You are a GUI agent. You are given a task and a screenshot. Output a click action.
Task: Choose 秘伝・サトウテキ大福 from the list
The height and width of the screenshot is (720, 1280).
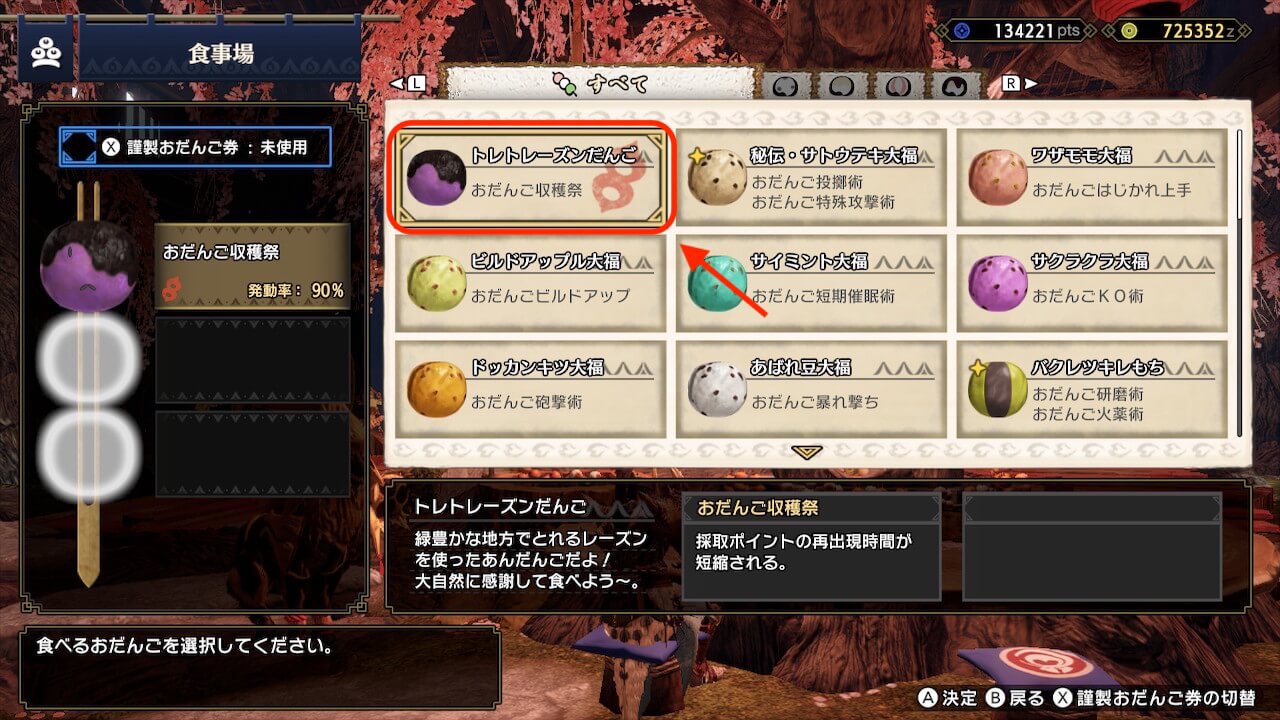(811, 177)
